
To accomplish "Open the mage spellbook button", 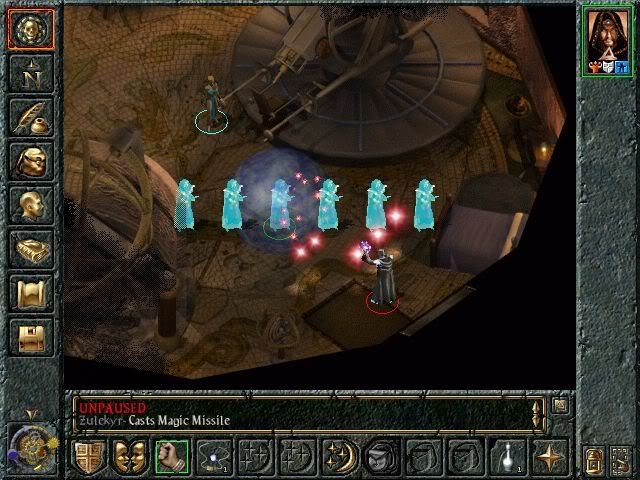I will (x=31, y=248).
